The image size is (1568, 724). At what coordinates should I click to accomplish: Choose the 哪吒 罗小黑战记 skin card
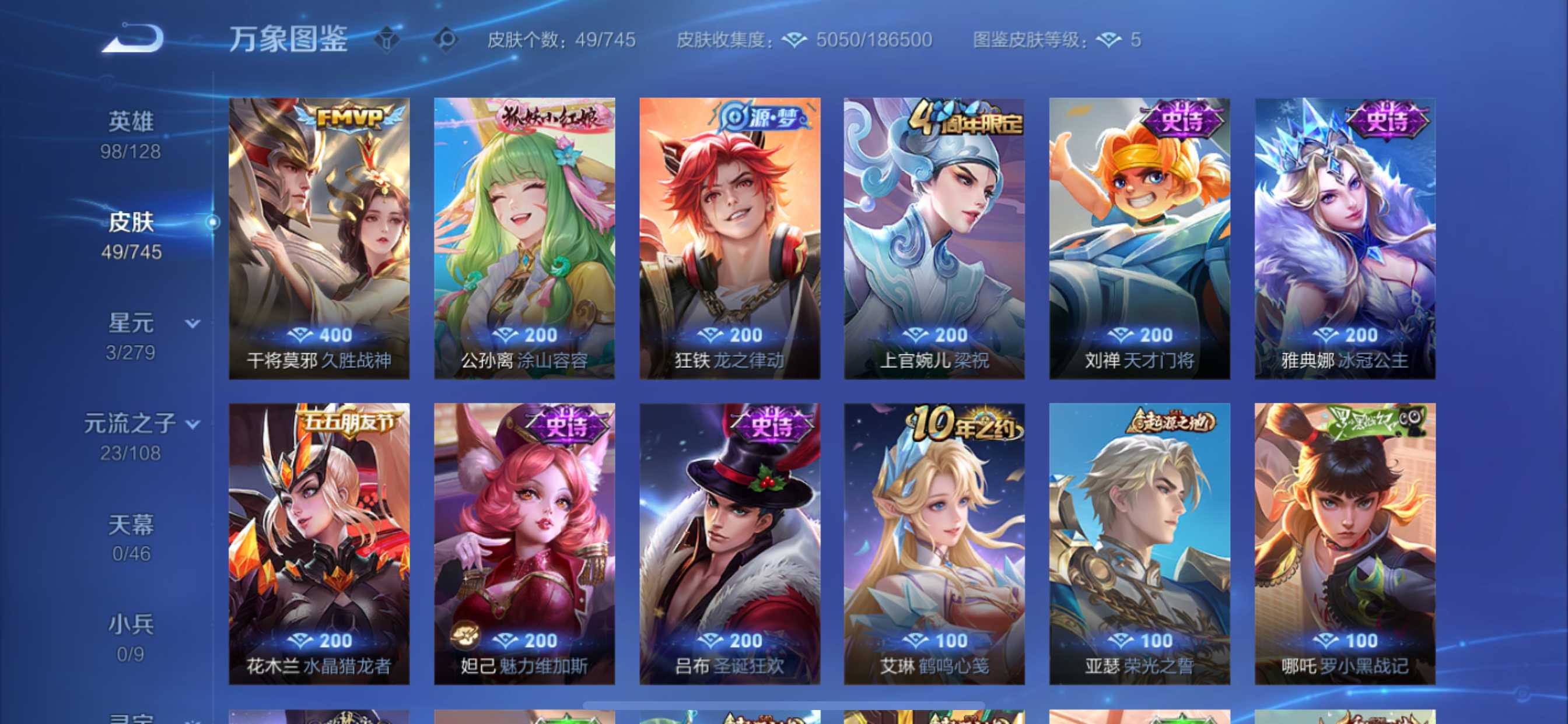click(1345, 543)
